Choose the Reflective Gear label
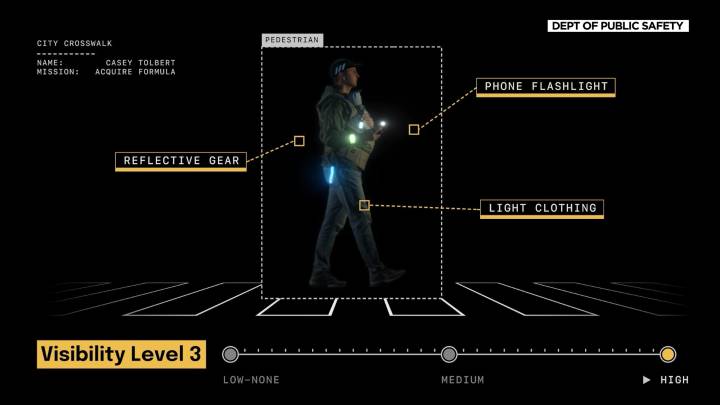Screen dimensions: 720x405 tap(180, 160)
